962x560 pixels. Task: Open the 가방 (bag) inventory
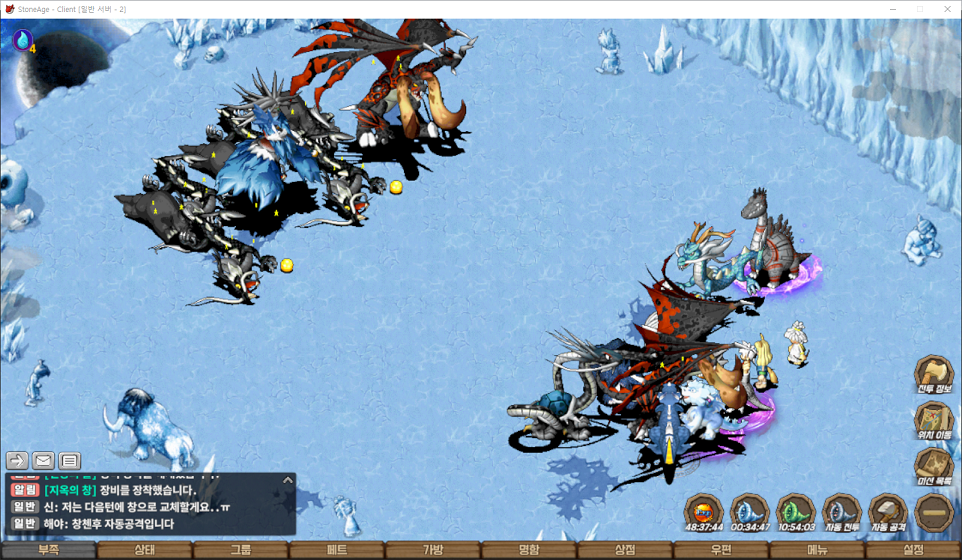pyautogui.click(x=433, y=550)
